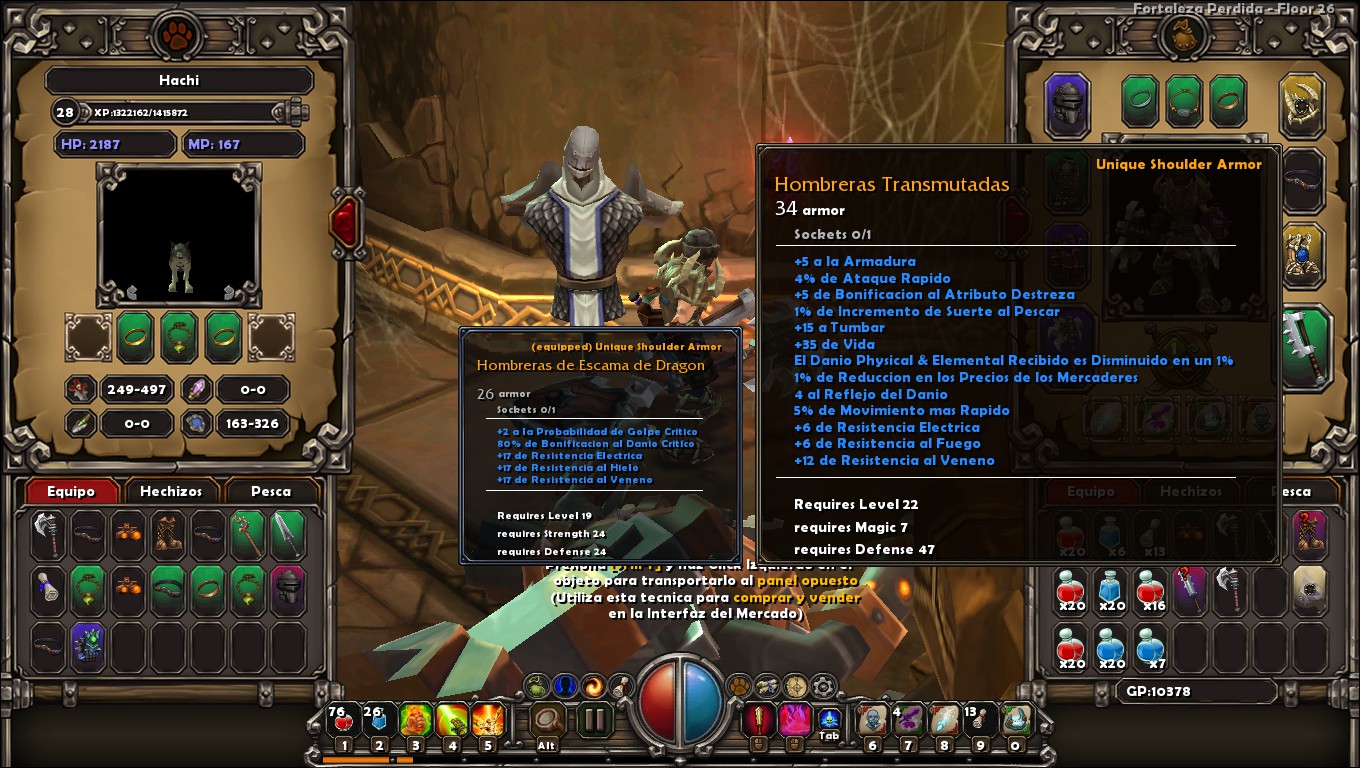Switch to the Equipo tab on Hachi's panel
Image resolution: width=1360 pixels, height=768 pixels.
point(70,491)
